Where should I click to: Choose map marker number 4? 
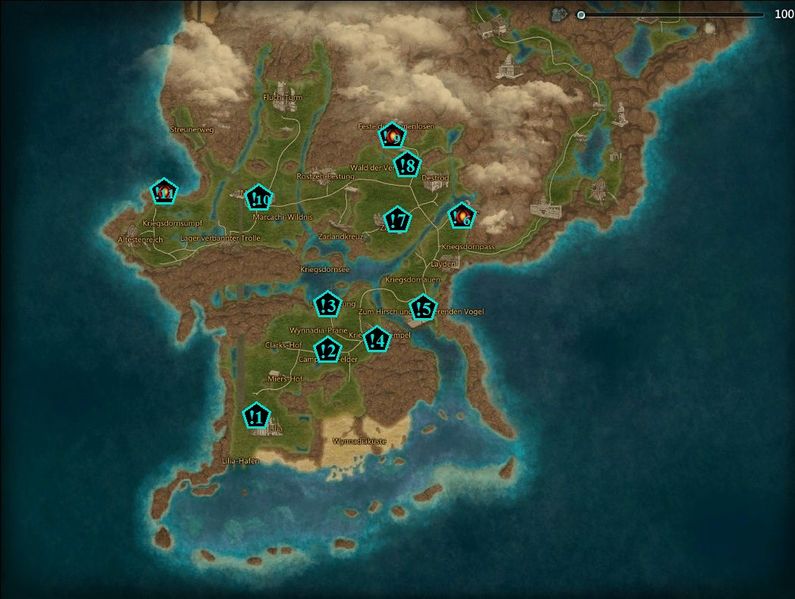pos(376,340)
